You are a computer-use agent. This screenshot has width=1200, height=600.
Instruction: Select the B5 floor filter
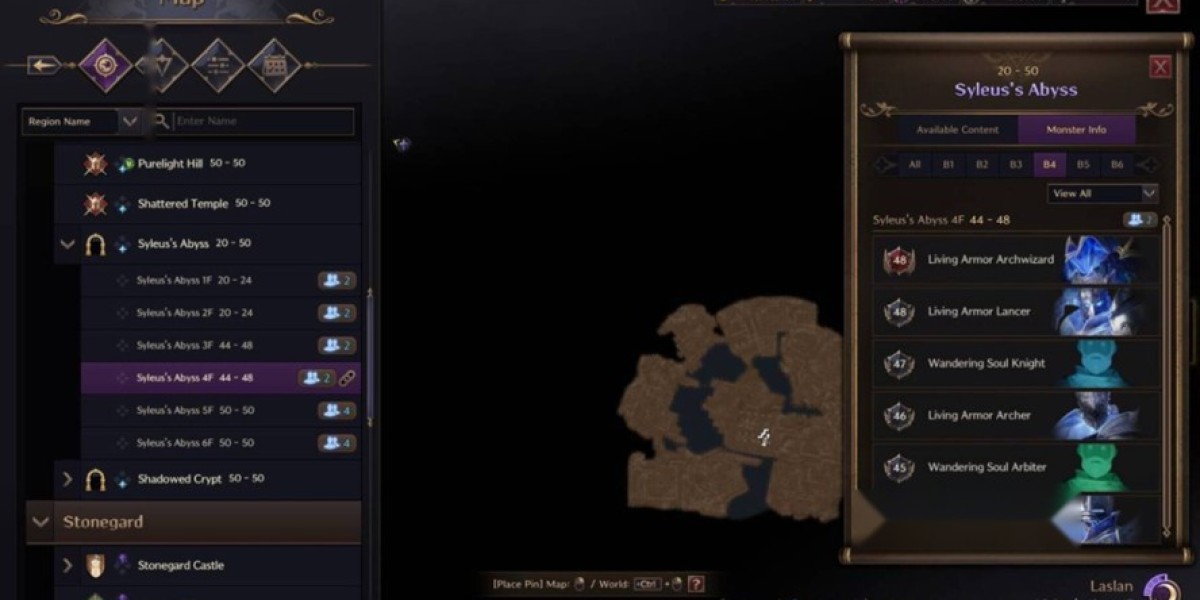1083,165
